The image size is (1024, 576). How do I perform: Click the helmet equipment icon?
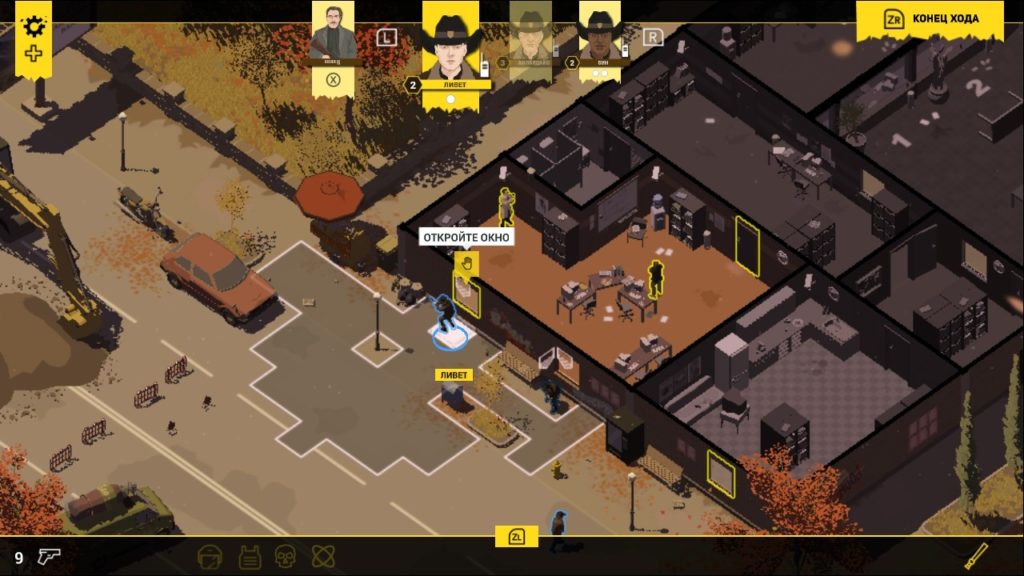pos(209,556)
